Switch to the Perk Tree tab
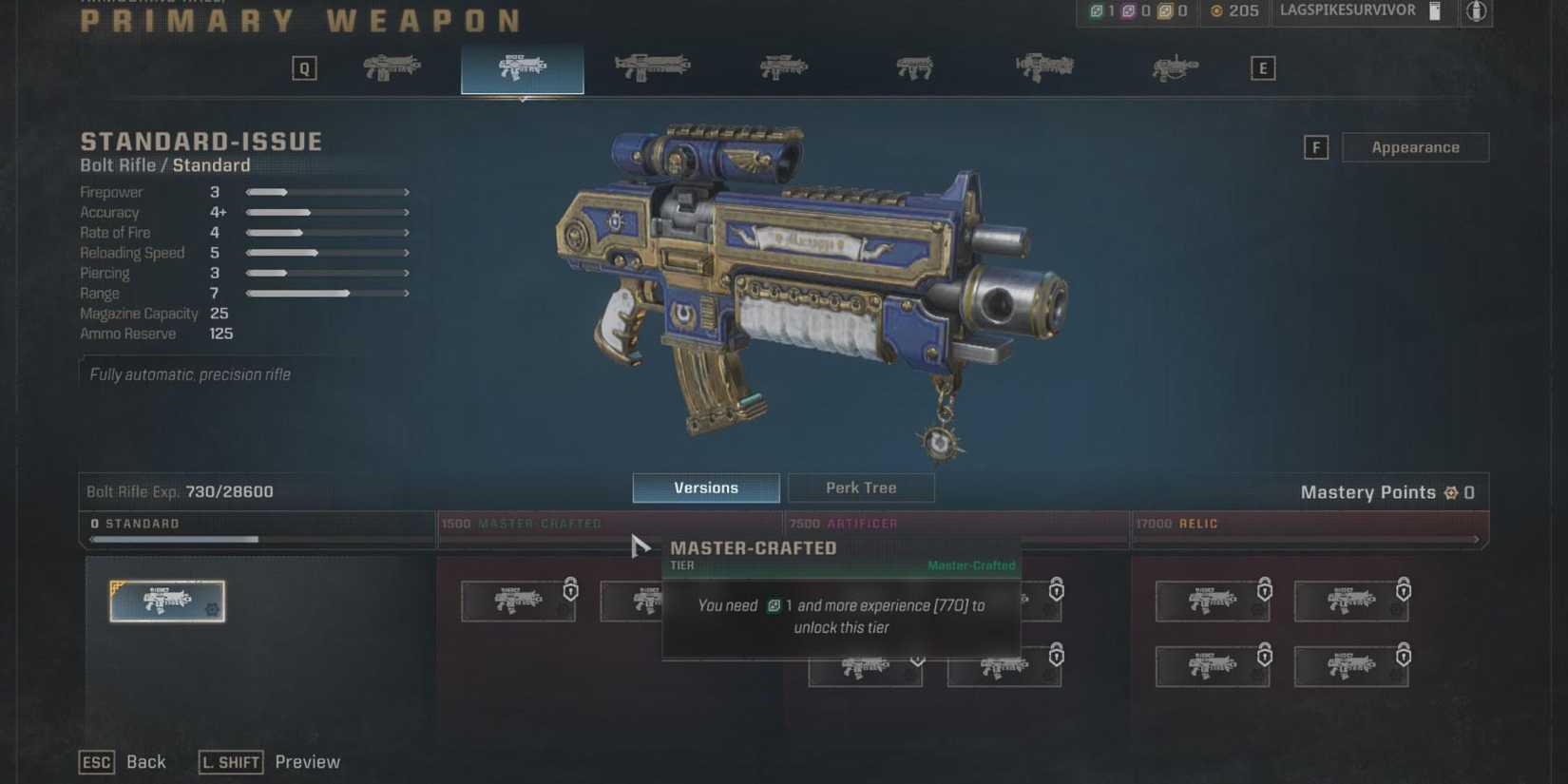This screenshot has height=784, width=1568. pos(861,488)
